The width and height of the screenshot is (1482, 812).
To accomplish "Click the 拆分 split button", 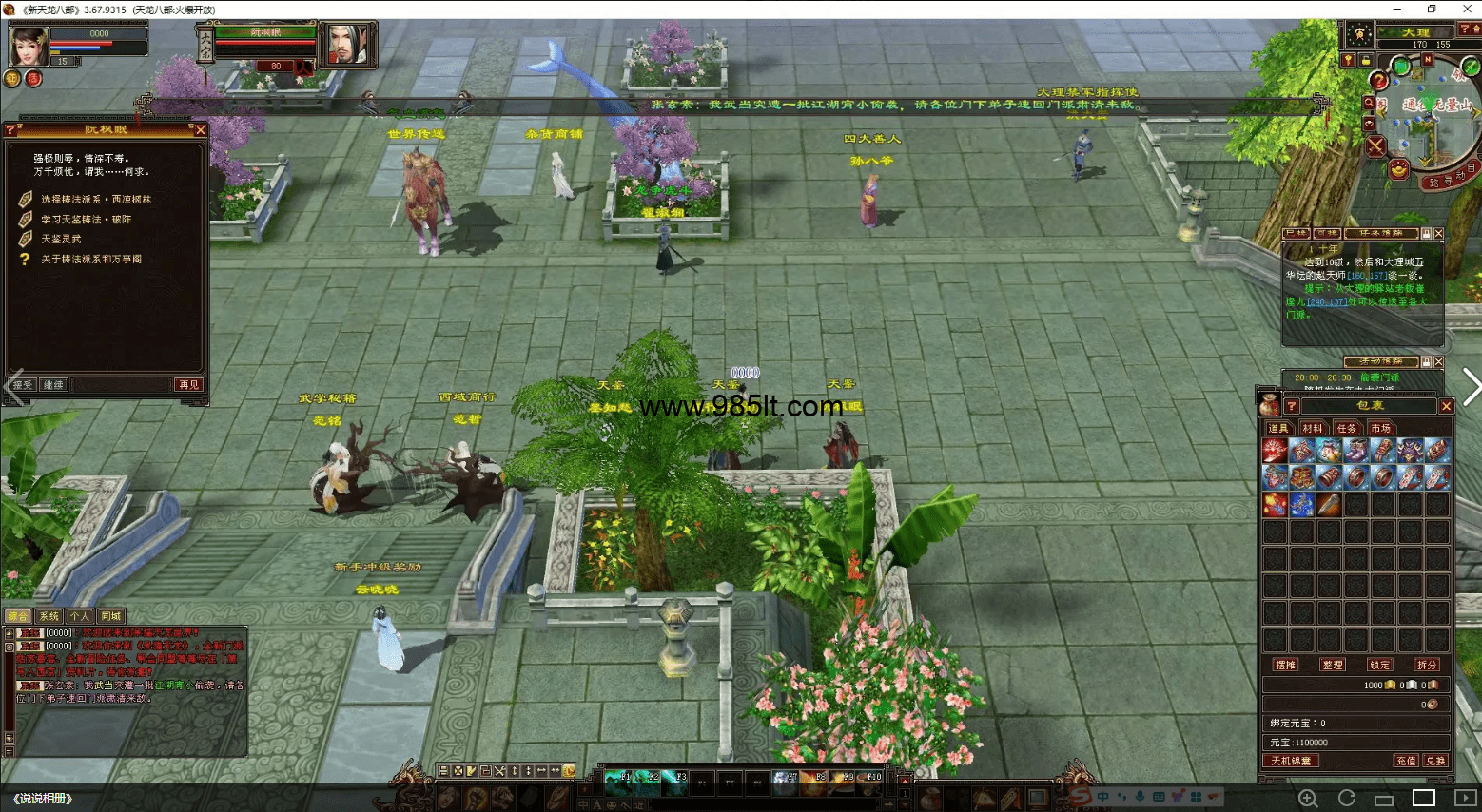I will click(1427, 666).
